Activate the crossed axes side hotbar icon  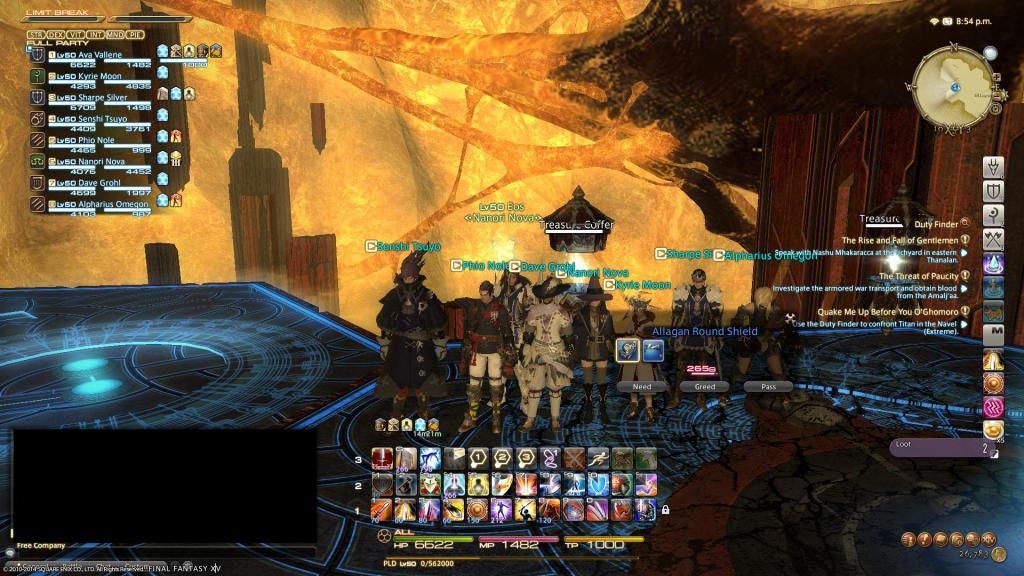click(993, 239)
